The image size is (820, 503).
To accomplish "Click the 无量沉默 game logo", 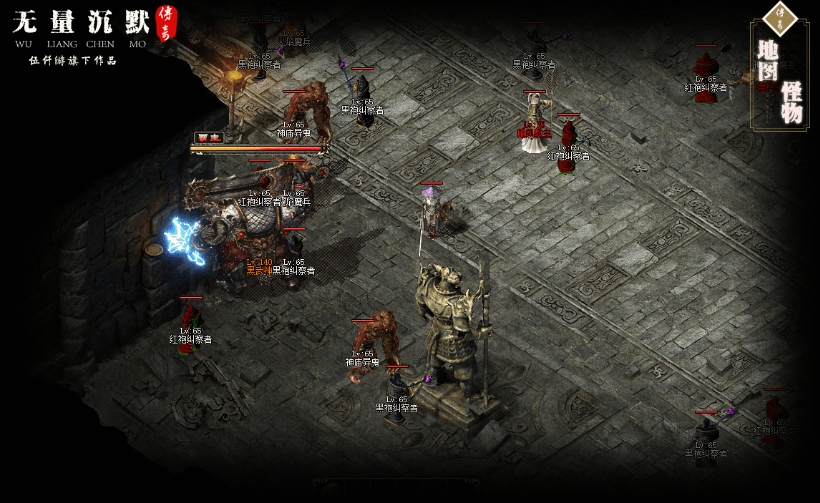I will pyautogui.click(x=82, y=22).
